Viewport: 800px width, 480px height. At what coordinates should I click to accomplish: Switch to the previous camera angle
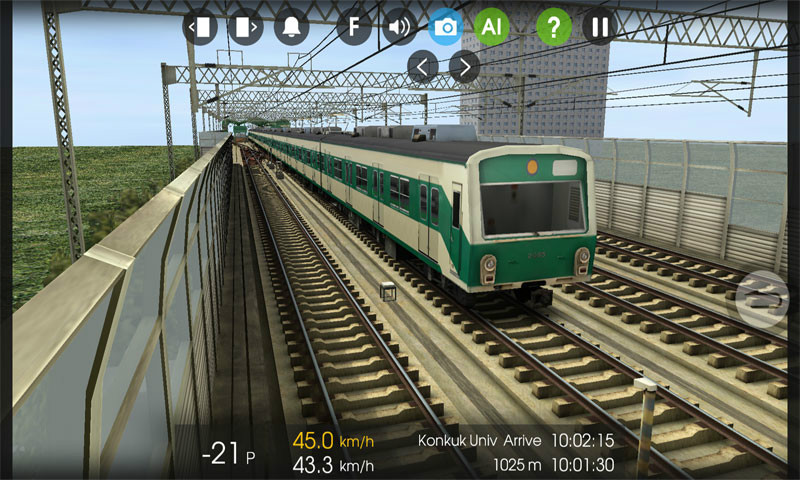pos(423,67)
